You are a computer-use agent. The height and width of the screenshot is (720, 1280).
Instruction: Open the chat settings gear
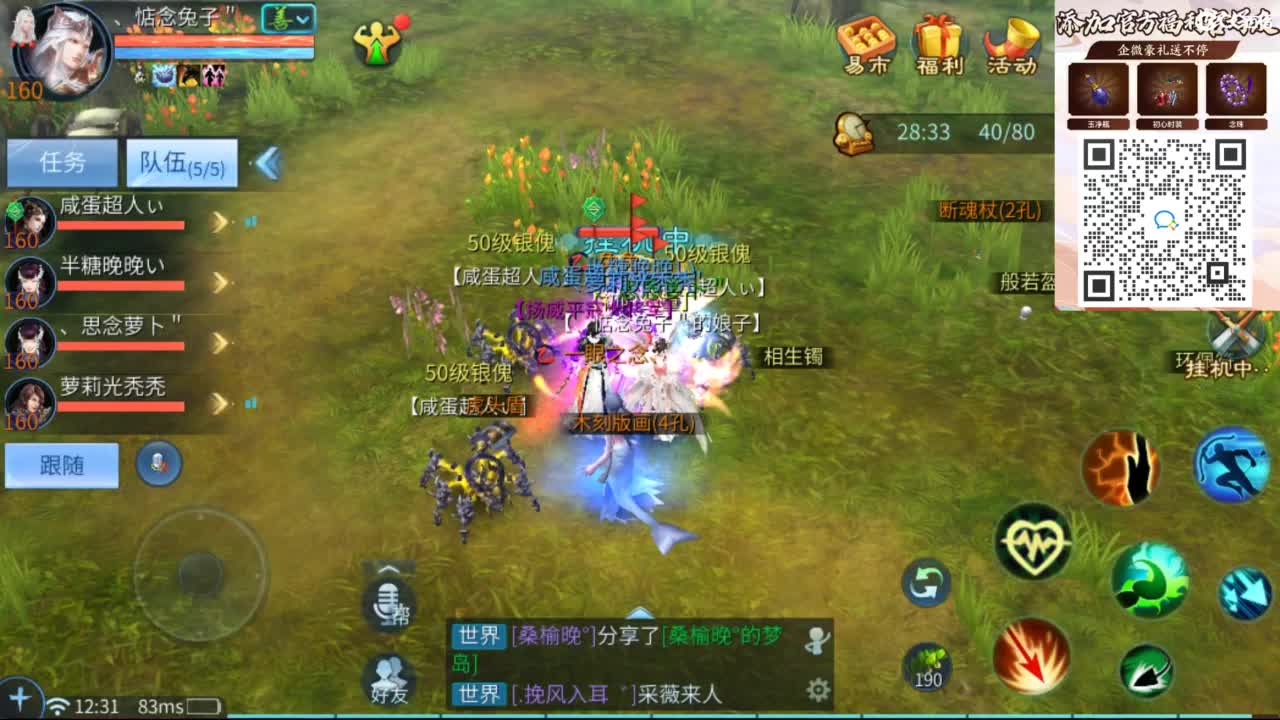(818, 688)
